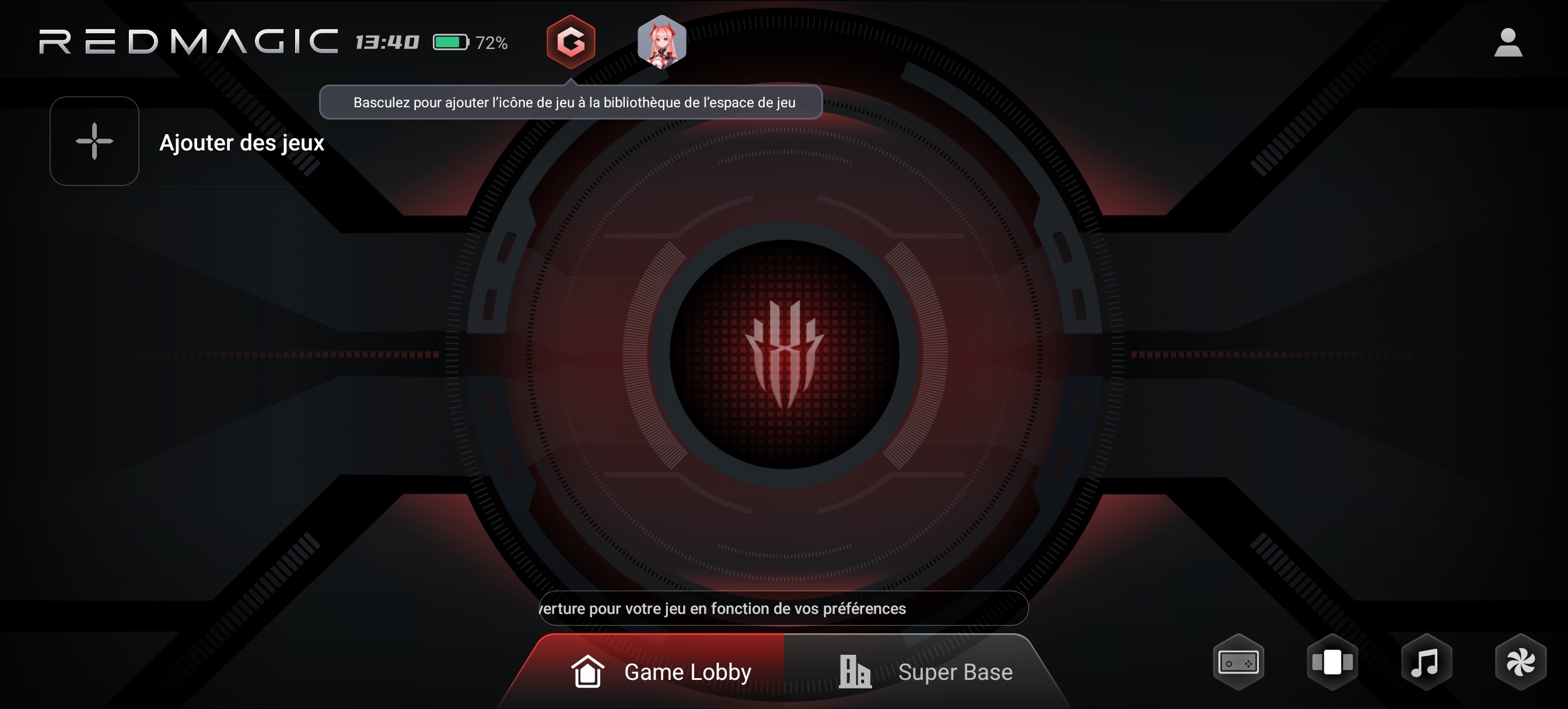1568x709 pixels.
Task: Tap the house icon on Game Lobby
Action: [x=588, y=671]
